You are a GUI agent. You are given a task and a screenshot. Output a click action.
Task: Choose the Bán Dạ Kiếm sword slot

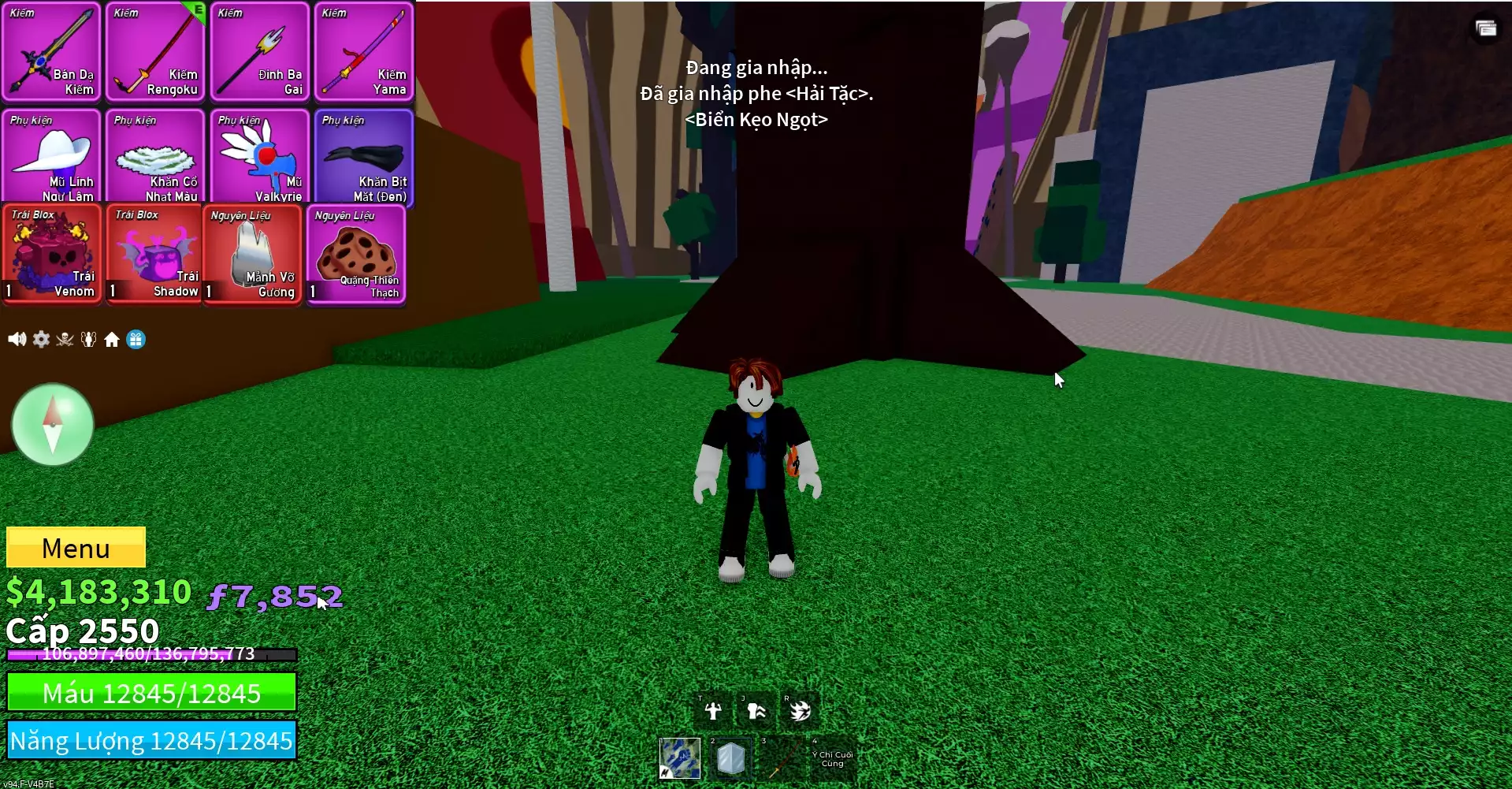51,52
